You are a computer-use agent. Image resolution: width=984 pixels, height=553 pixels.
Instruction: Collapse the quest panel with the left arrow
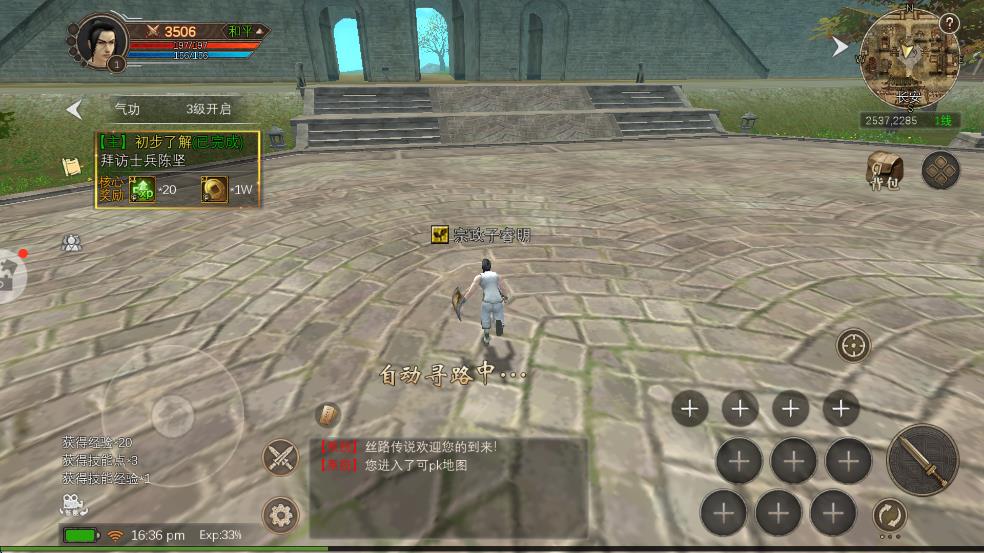pyautogui.click(x=74, y=109)
